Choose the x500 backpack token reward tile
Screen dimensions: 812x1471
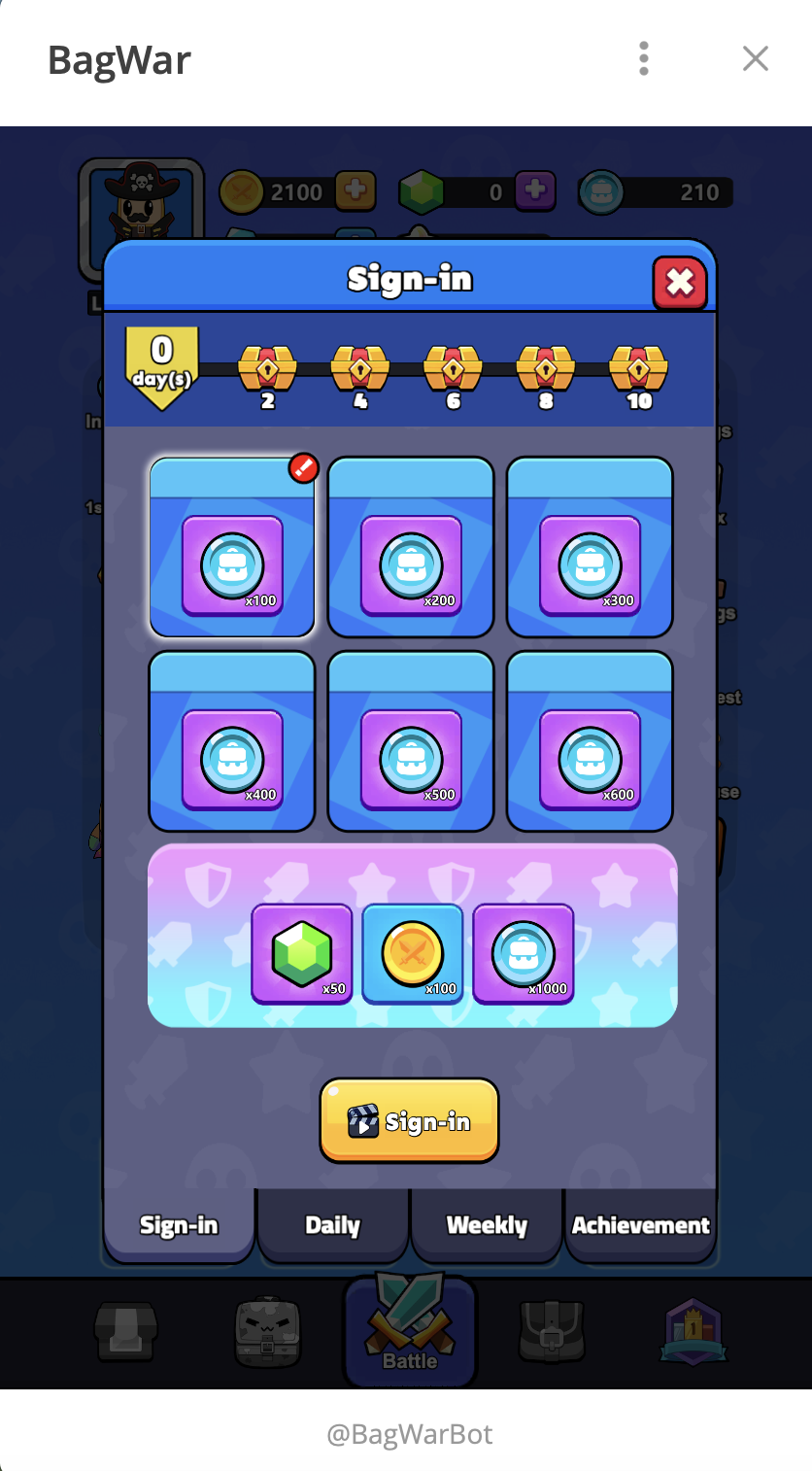pos(411,741)
